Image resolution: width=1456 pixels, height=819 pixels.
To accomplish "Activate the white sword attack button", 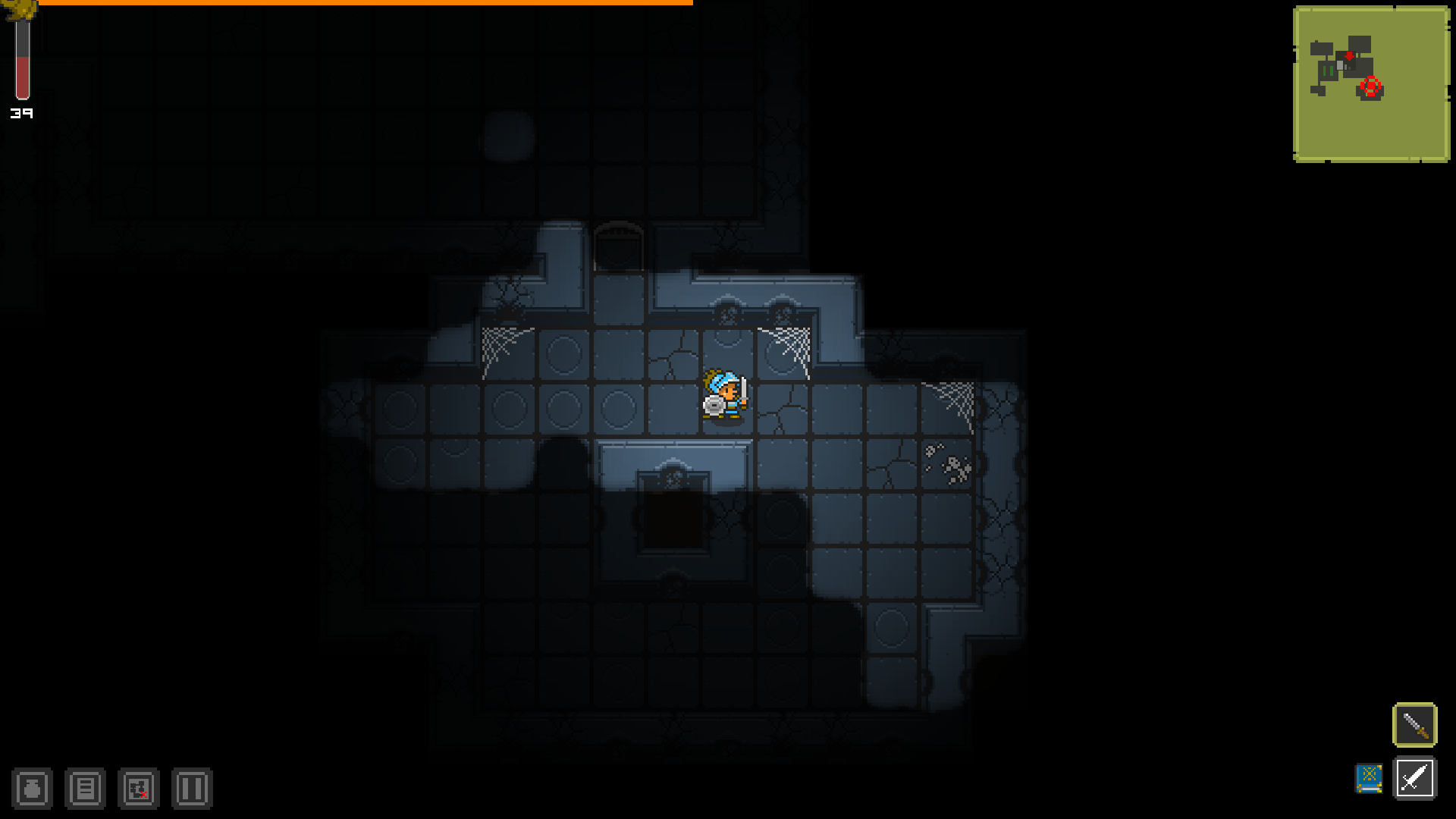I will [x=1414, y=778].
